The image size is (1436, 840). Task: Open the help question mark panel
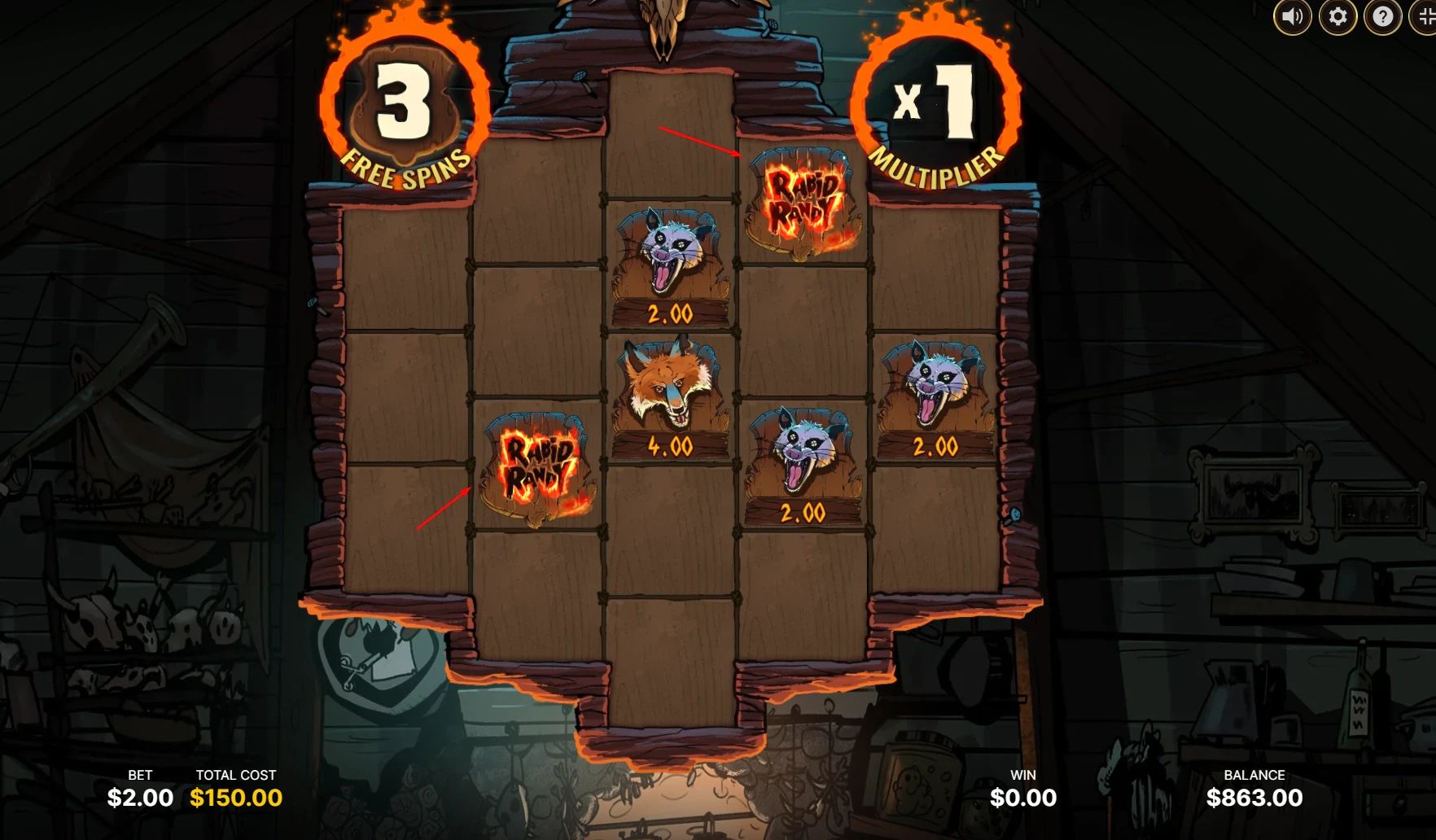click(1381, 15)
